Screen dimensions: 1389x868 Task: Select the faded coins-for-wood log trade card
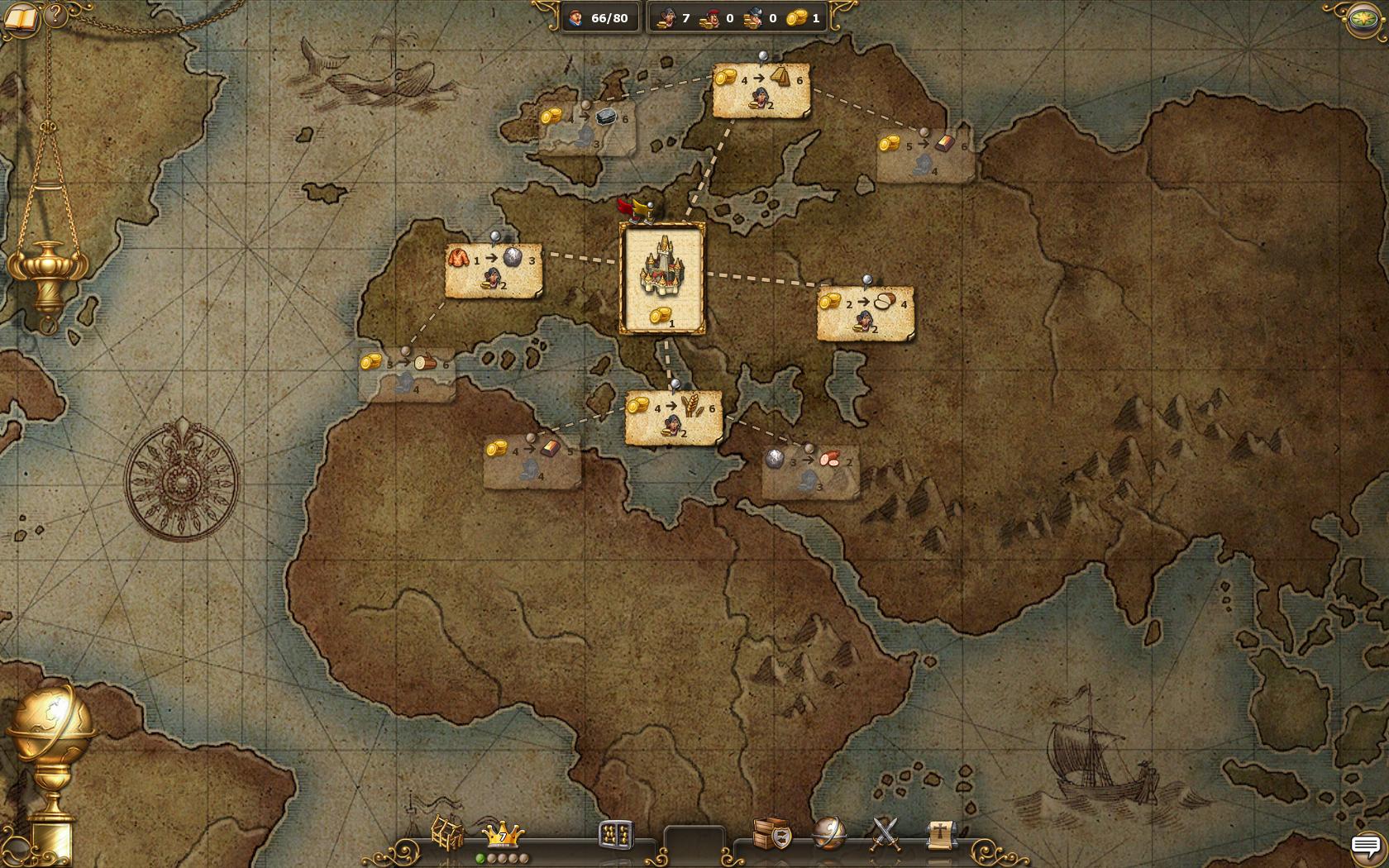point(407,374)
